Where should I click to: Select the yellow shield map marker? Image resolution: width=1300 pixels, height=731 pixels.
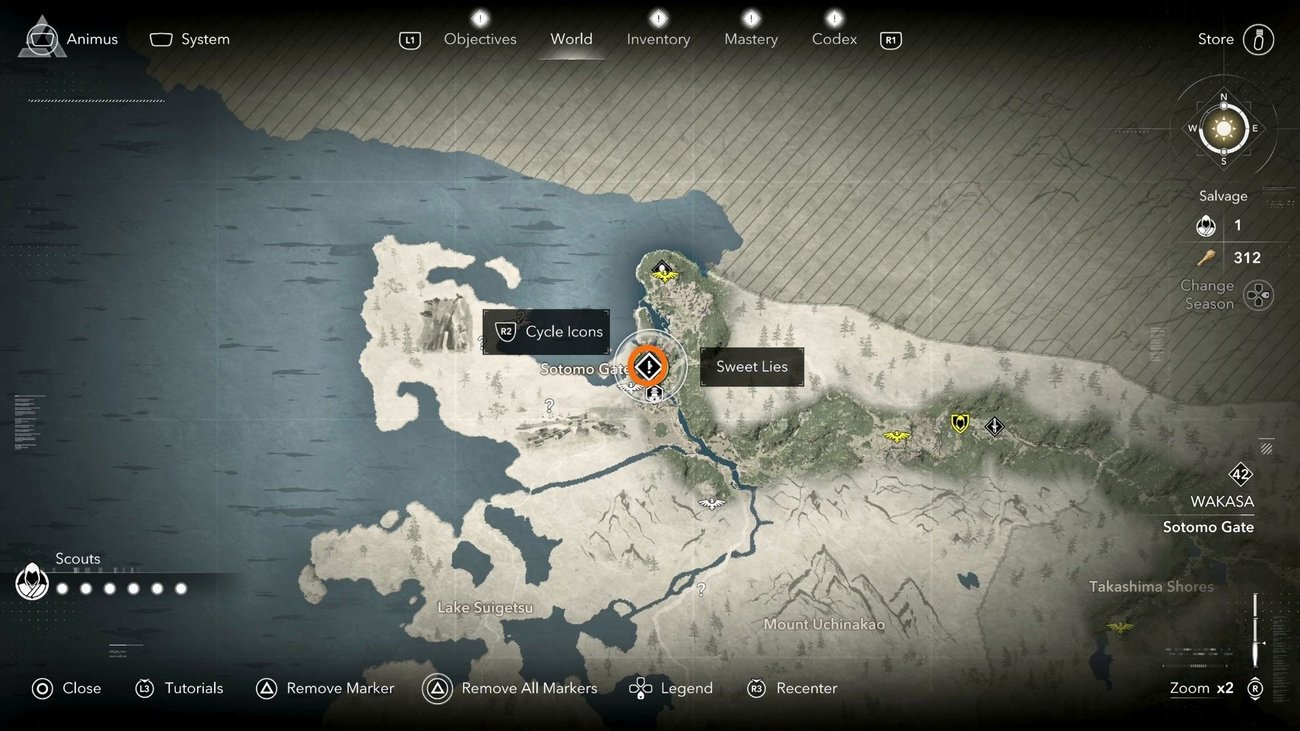[960, 424]
